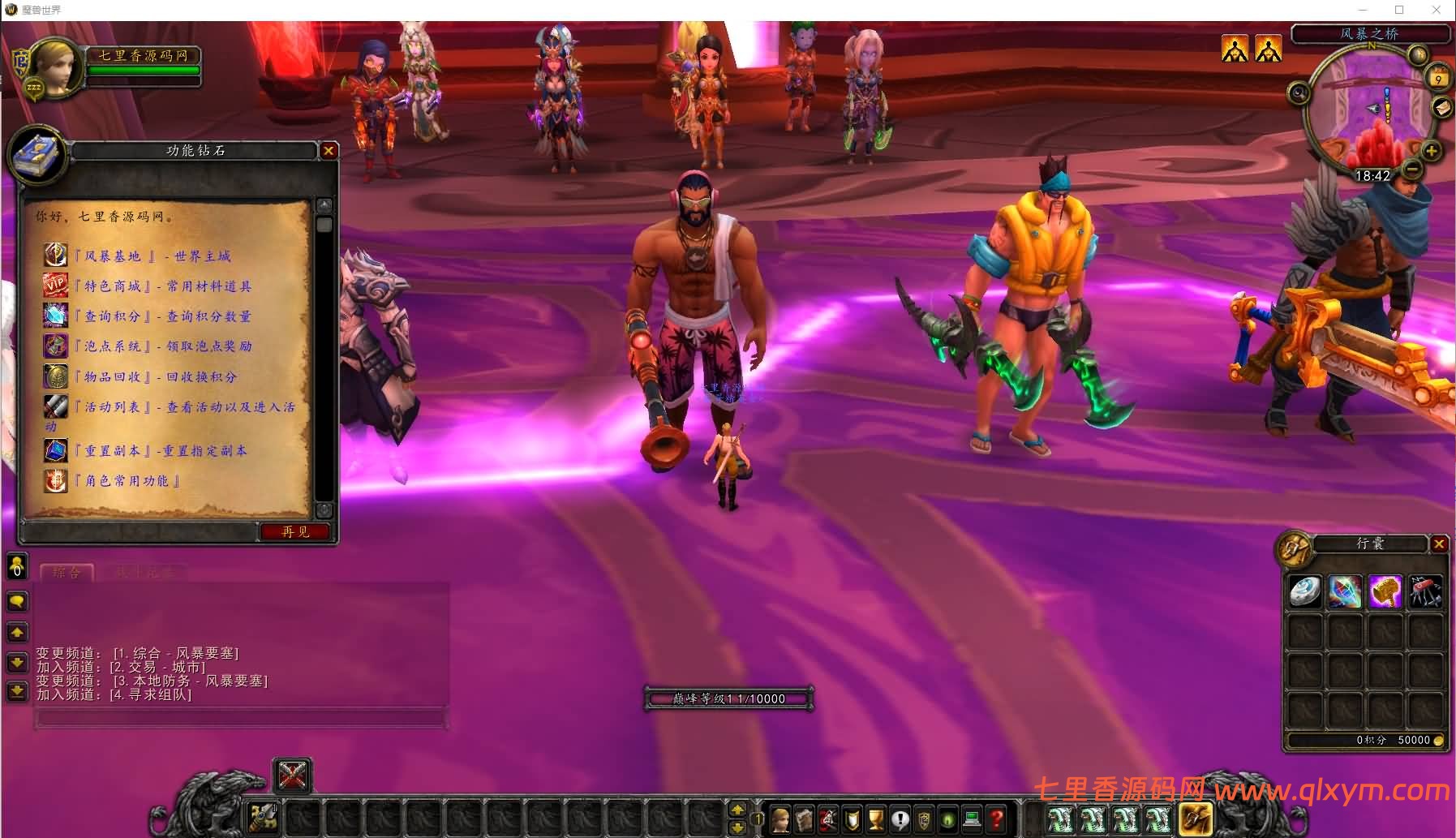Close the 功能钻石 dialog window

coord(329,151)
